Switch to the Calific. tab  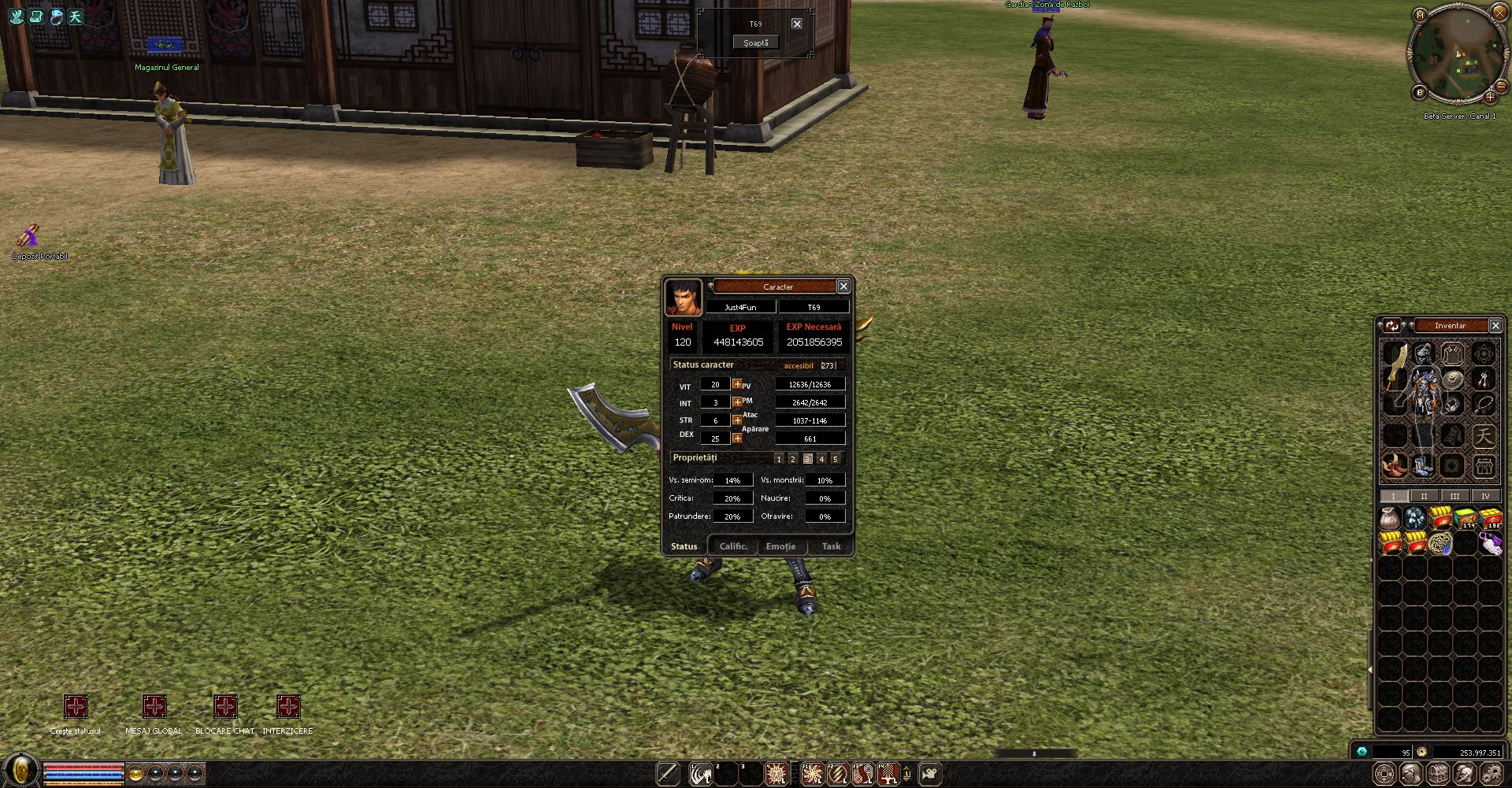tap(733, 546)
